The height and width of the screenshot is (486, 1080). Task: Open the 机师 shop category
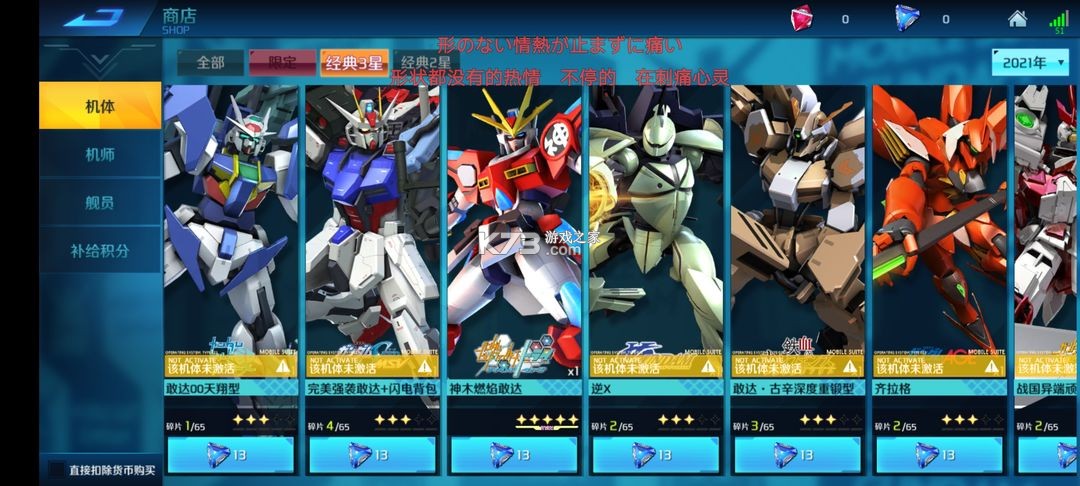(x=100, y=154)
